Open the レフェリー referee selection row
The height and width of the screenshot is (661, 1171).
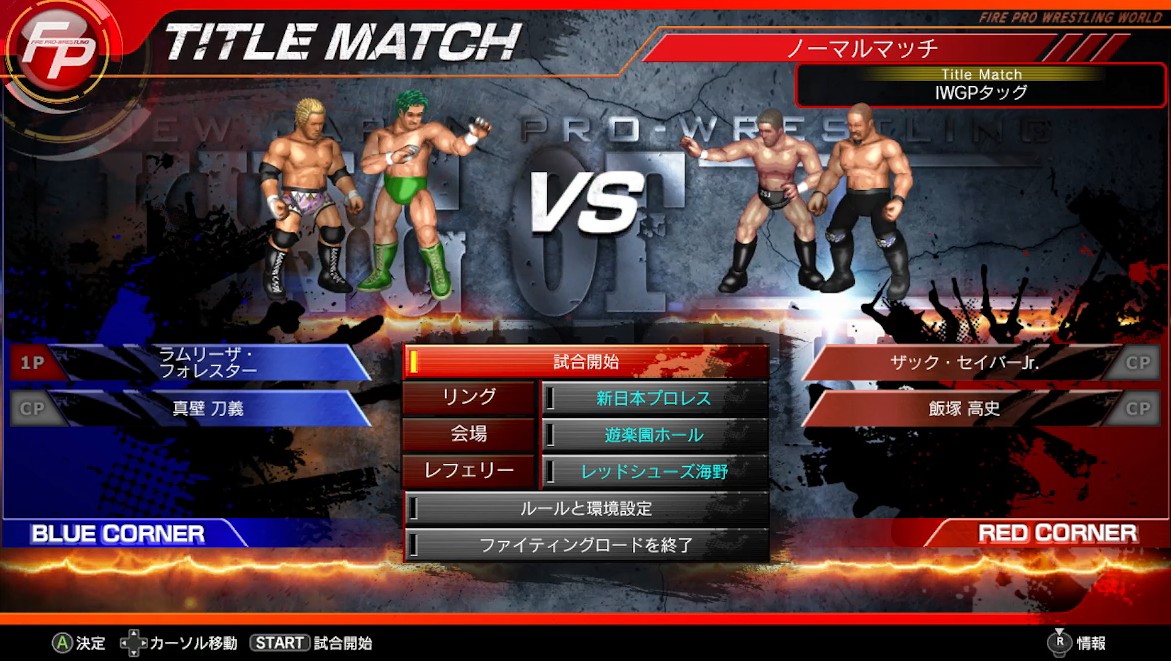point(469,471)
